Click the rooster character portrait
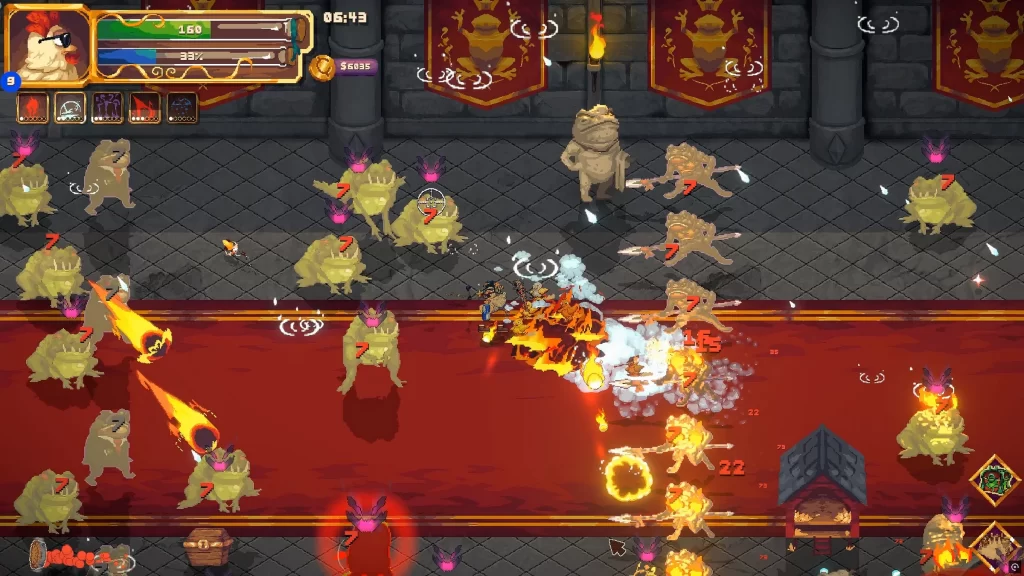This screenshot has width=1024, height=576. point(46,46)
